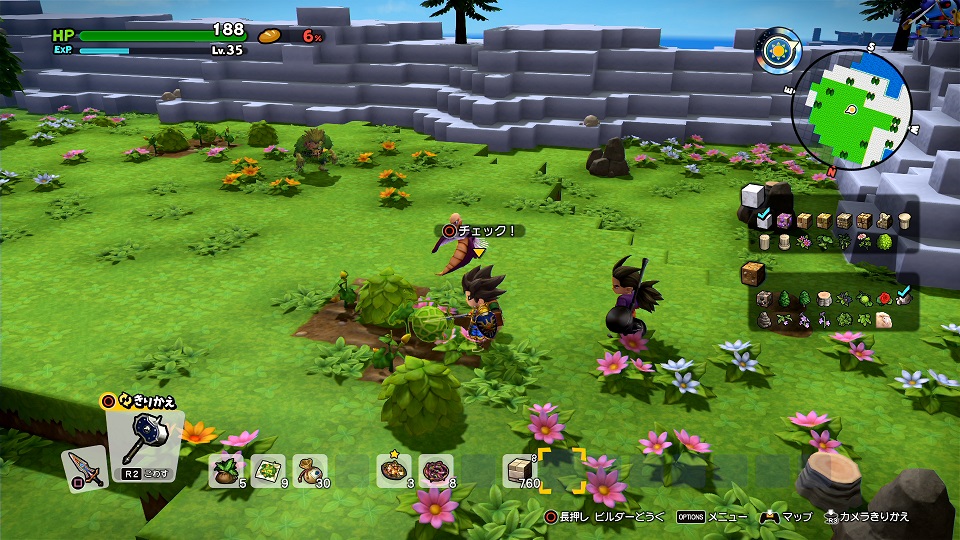Choose the starred cooked dish hotbar slot
Screen dimensions: 960x540
click(x=393, y=469)
